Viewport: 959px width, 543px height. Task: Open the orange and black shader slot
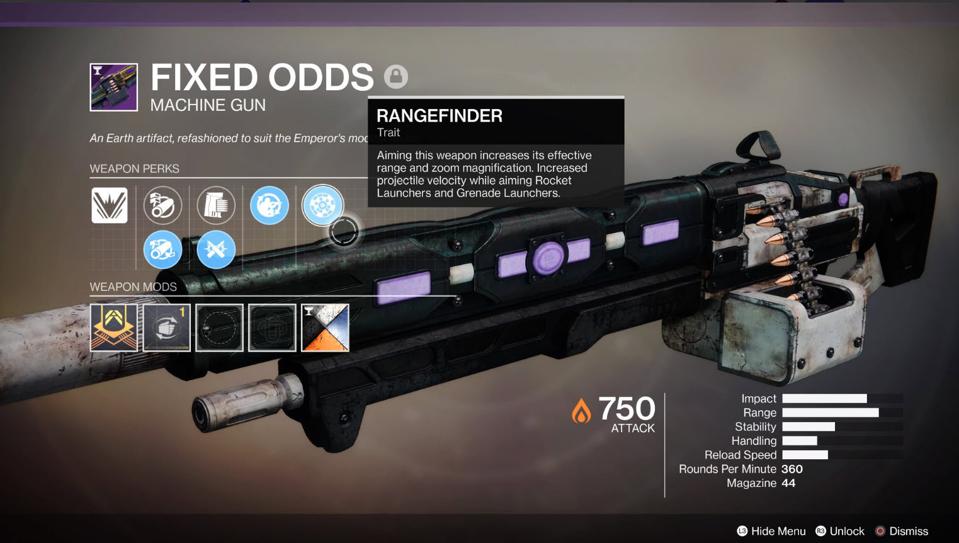point(326,327)
